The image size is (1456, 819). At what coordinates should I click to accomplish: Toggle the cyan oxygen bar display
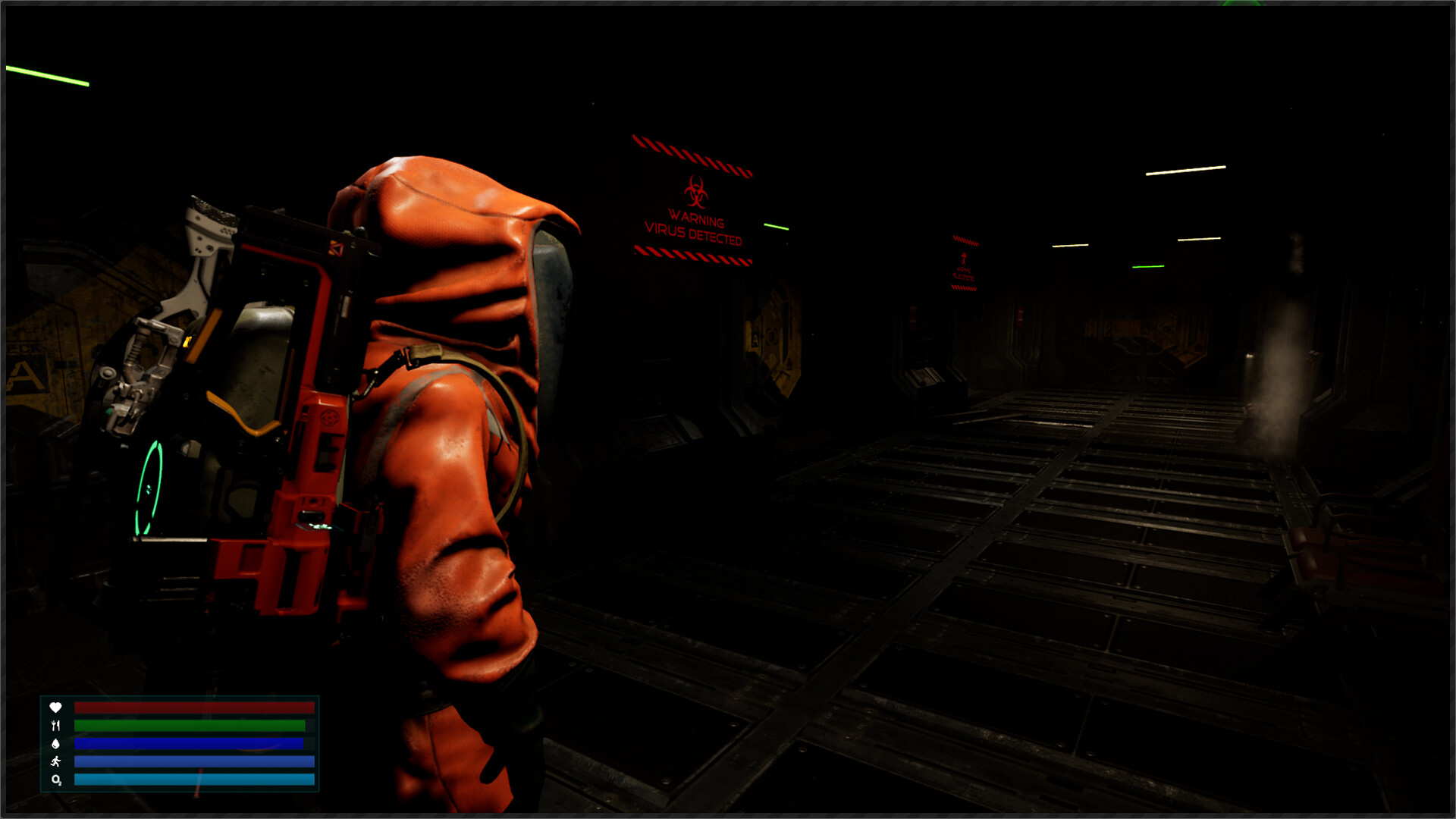[193, 780]
